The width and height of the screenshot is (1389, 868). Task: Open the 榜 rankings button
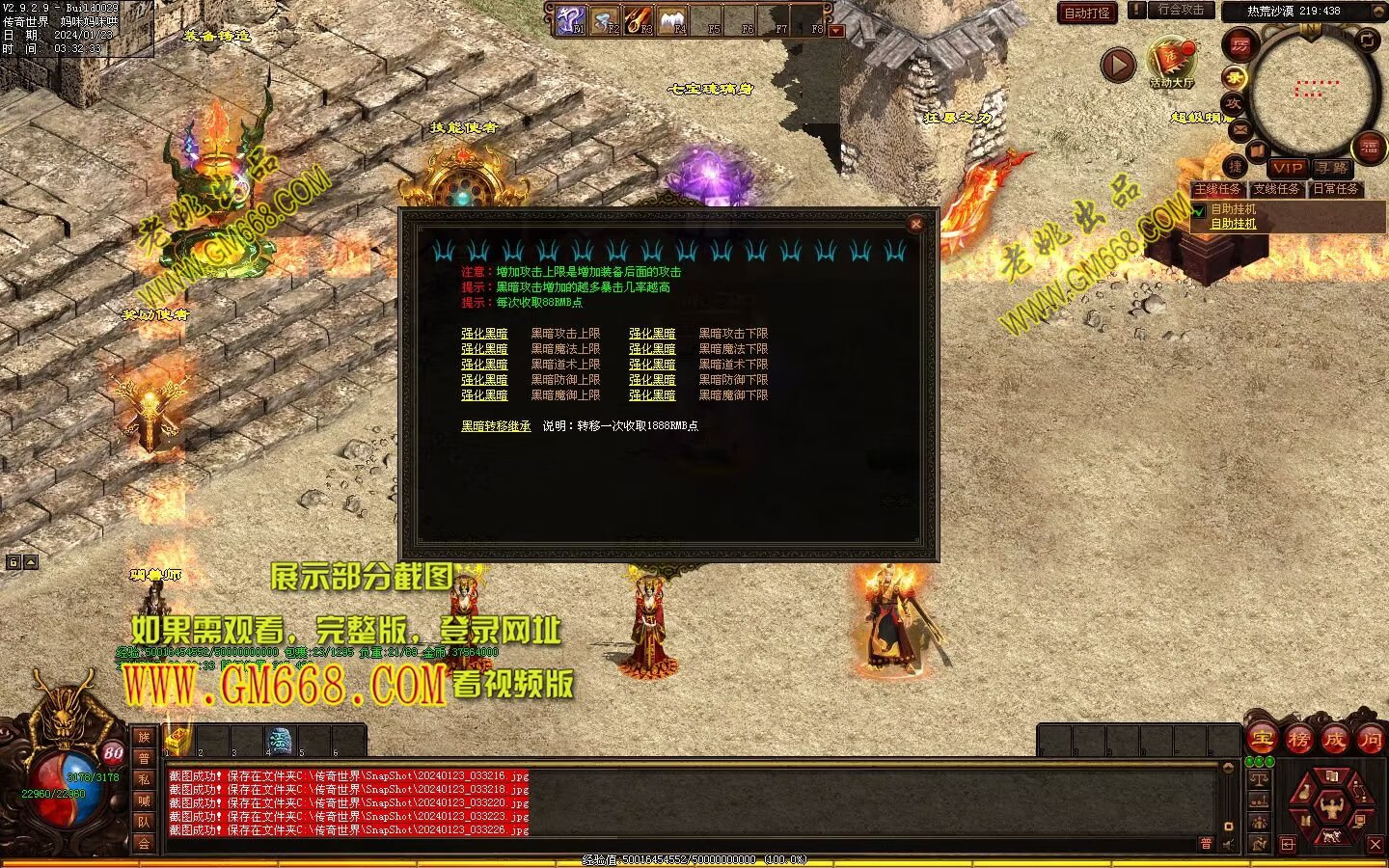(x=1298, y=739)
